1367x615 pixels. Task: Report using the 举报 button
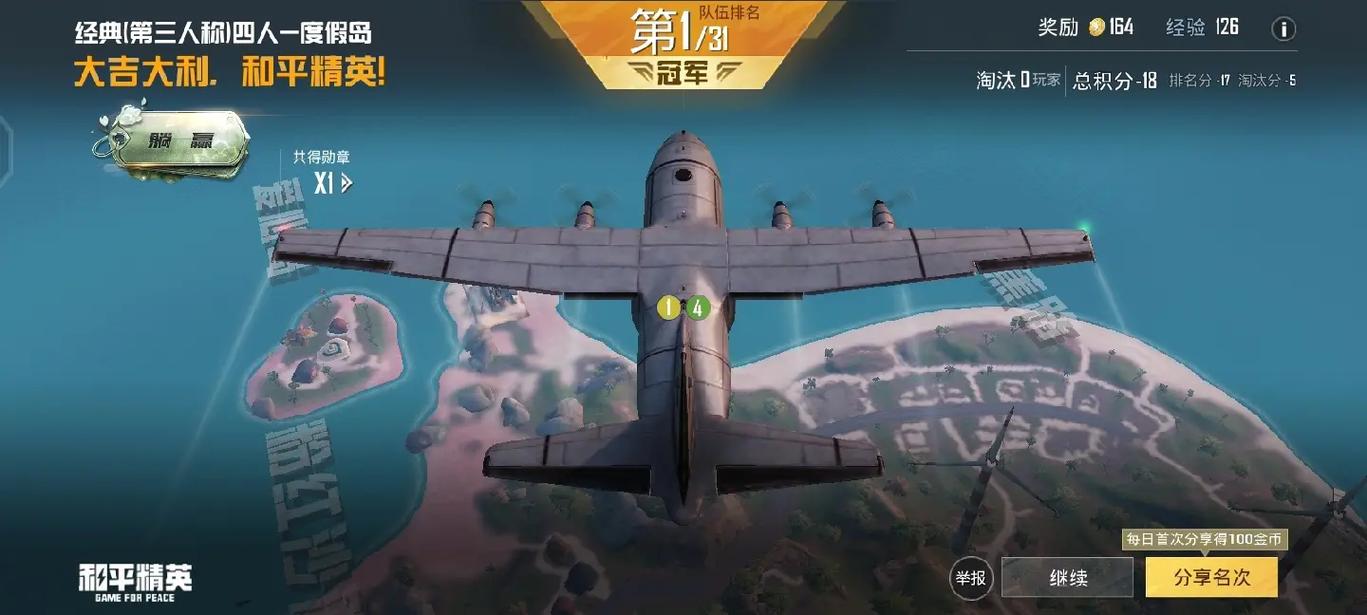(x=970, y=578)
